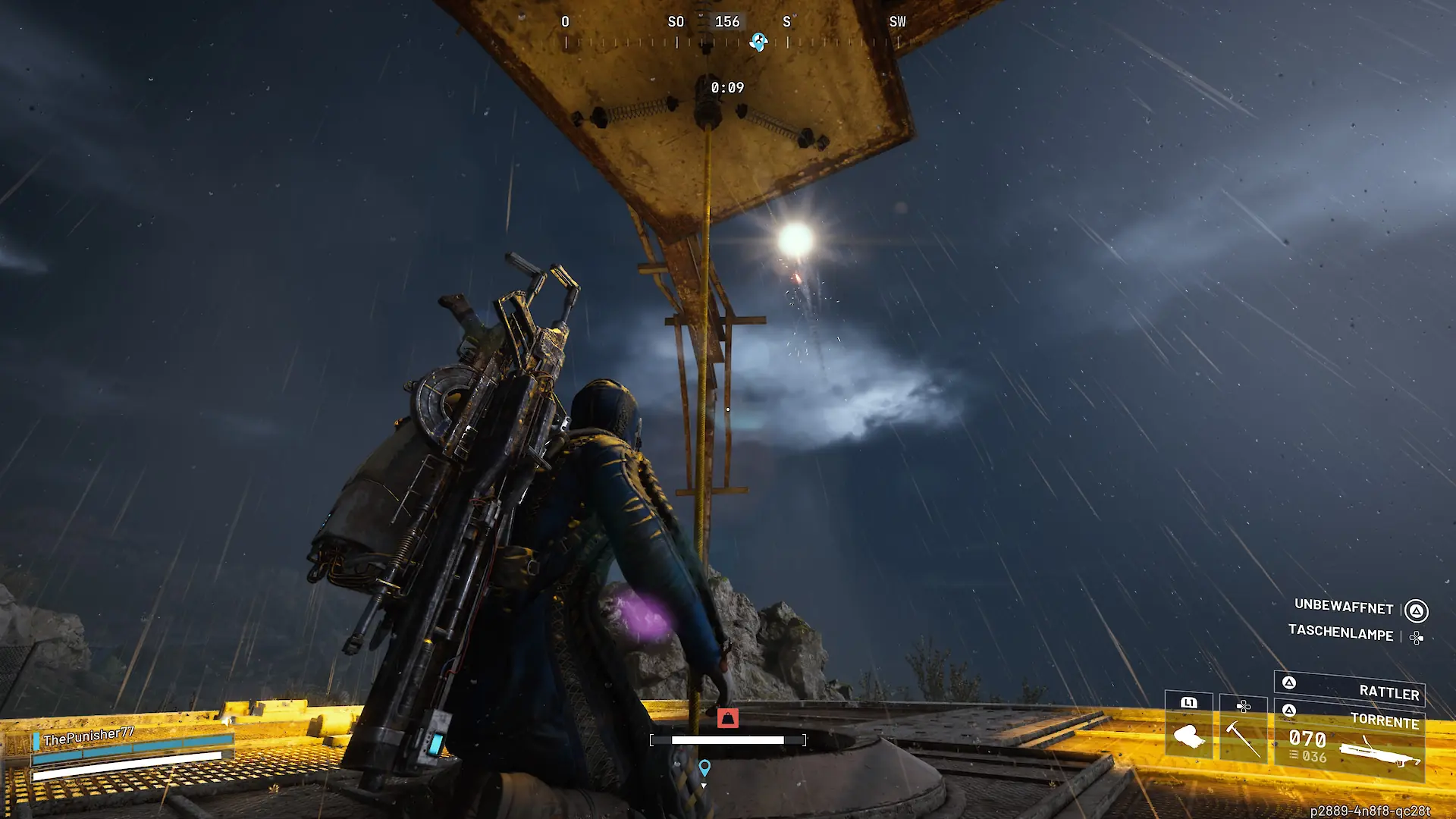The height and width of the screenshot is (819, 1456).
Task: Toggle the Taschenlampe option
Action: tap(1341, 633)
